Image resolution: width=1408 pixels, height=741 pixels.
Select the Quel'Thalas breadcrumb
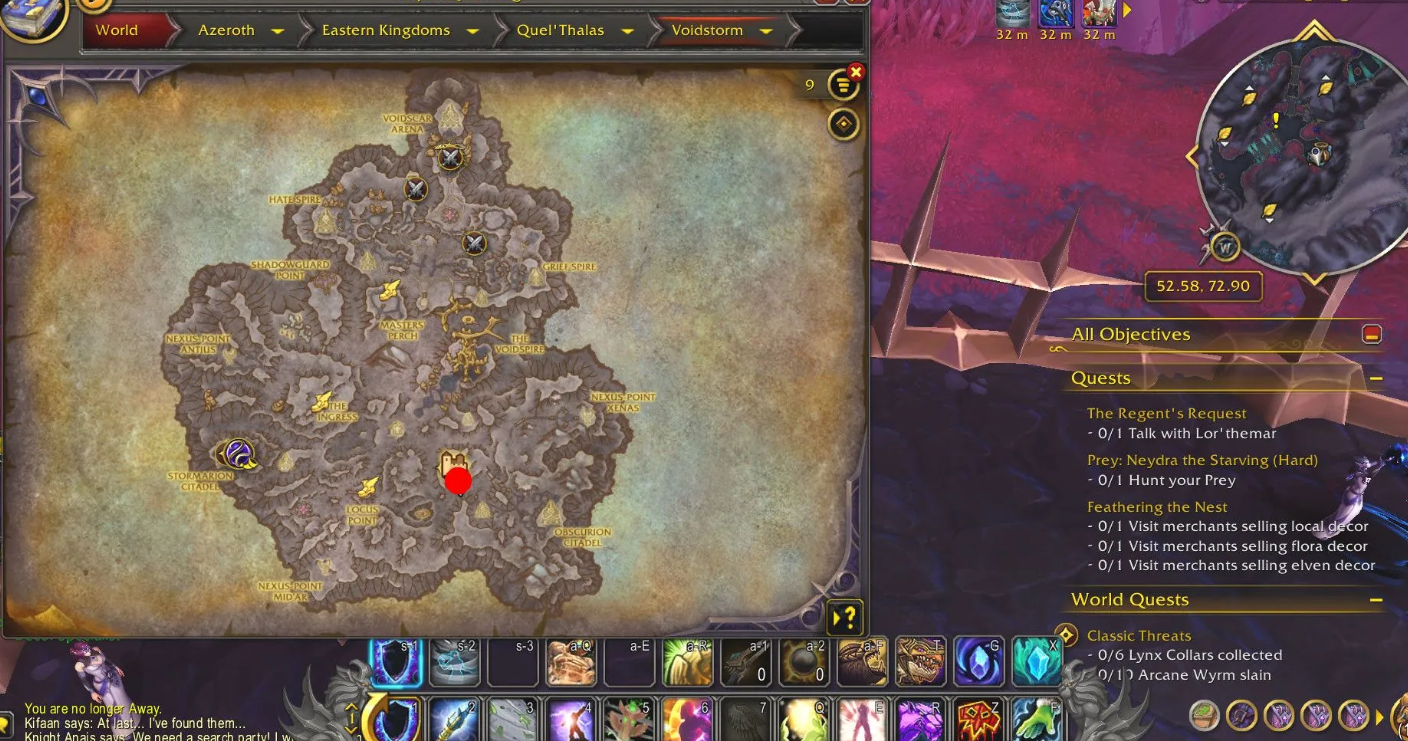coord(560,30)
